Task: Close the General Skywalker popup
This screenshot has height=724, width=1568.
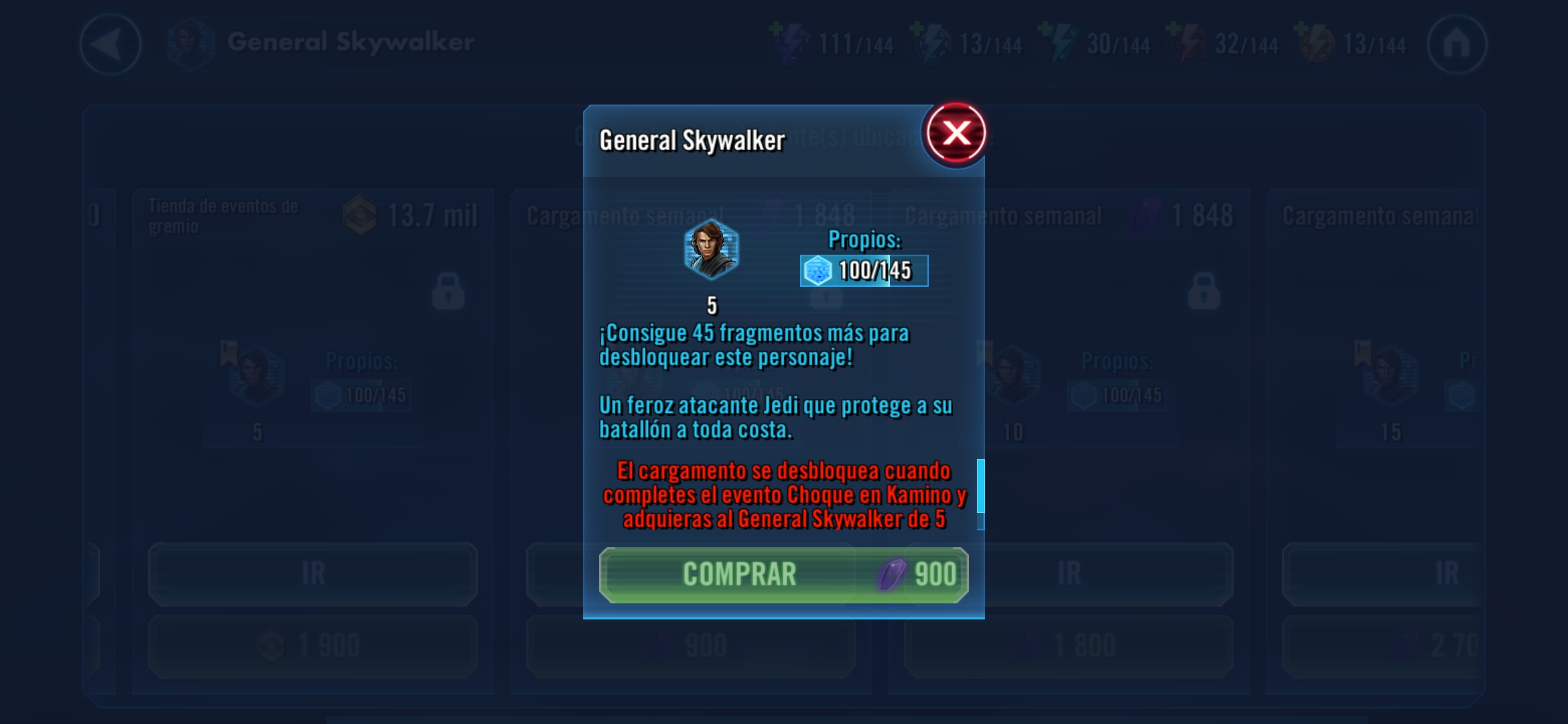Action: pyautogui.click(x=956, y=133)
